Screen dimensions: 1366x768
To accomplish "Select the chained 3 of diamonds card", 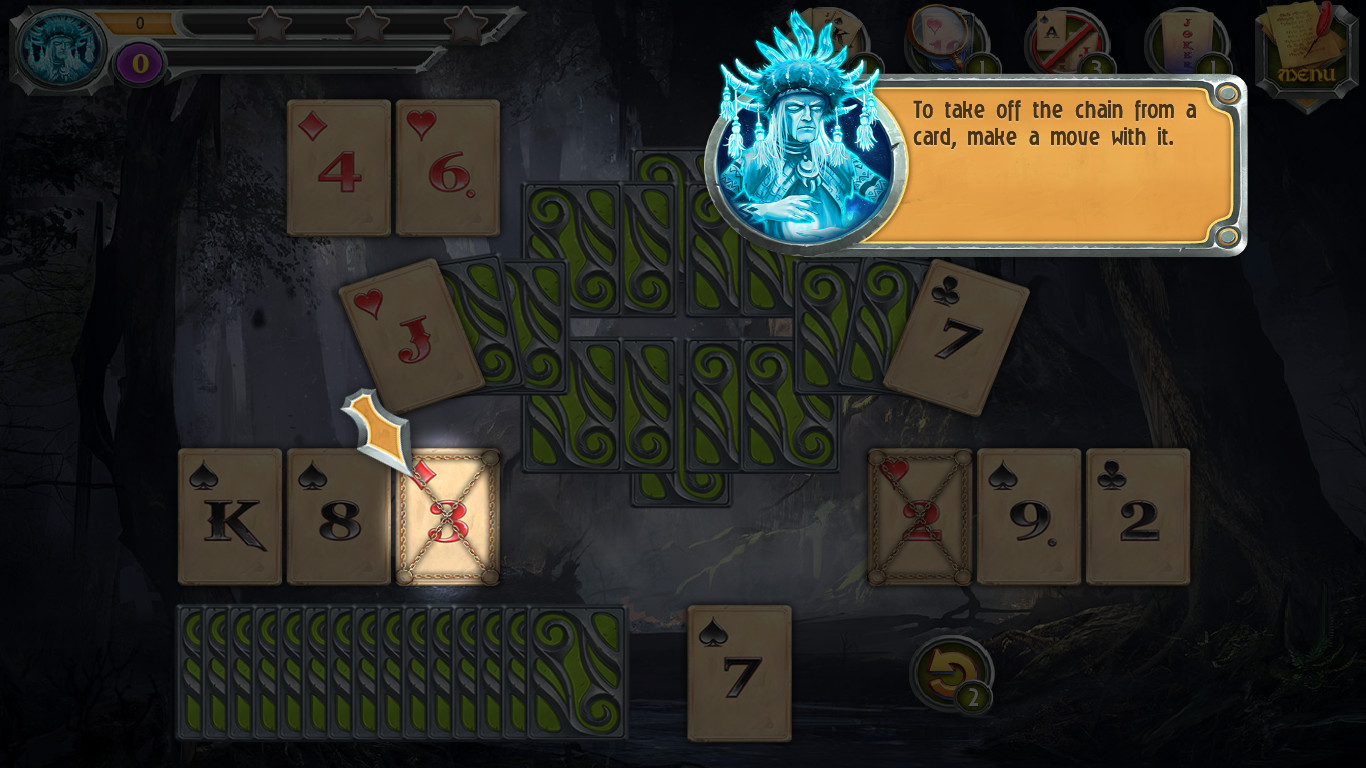I will (450, 518).
